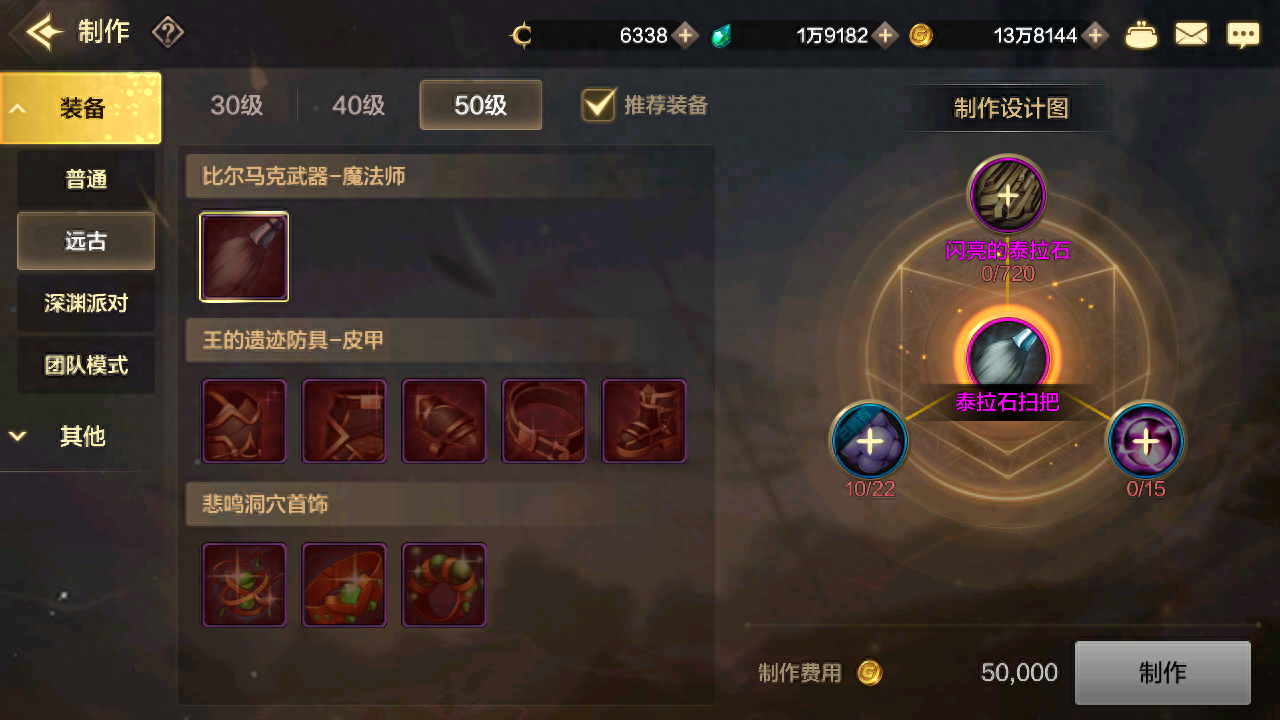Click the help question mark beside 制作
The height and width of the screenshot is (720, 1280).
pyautogui.click(x=167, y=33)
